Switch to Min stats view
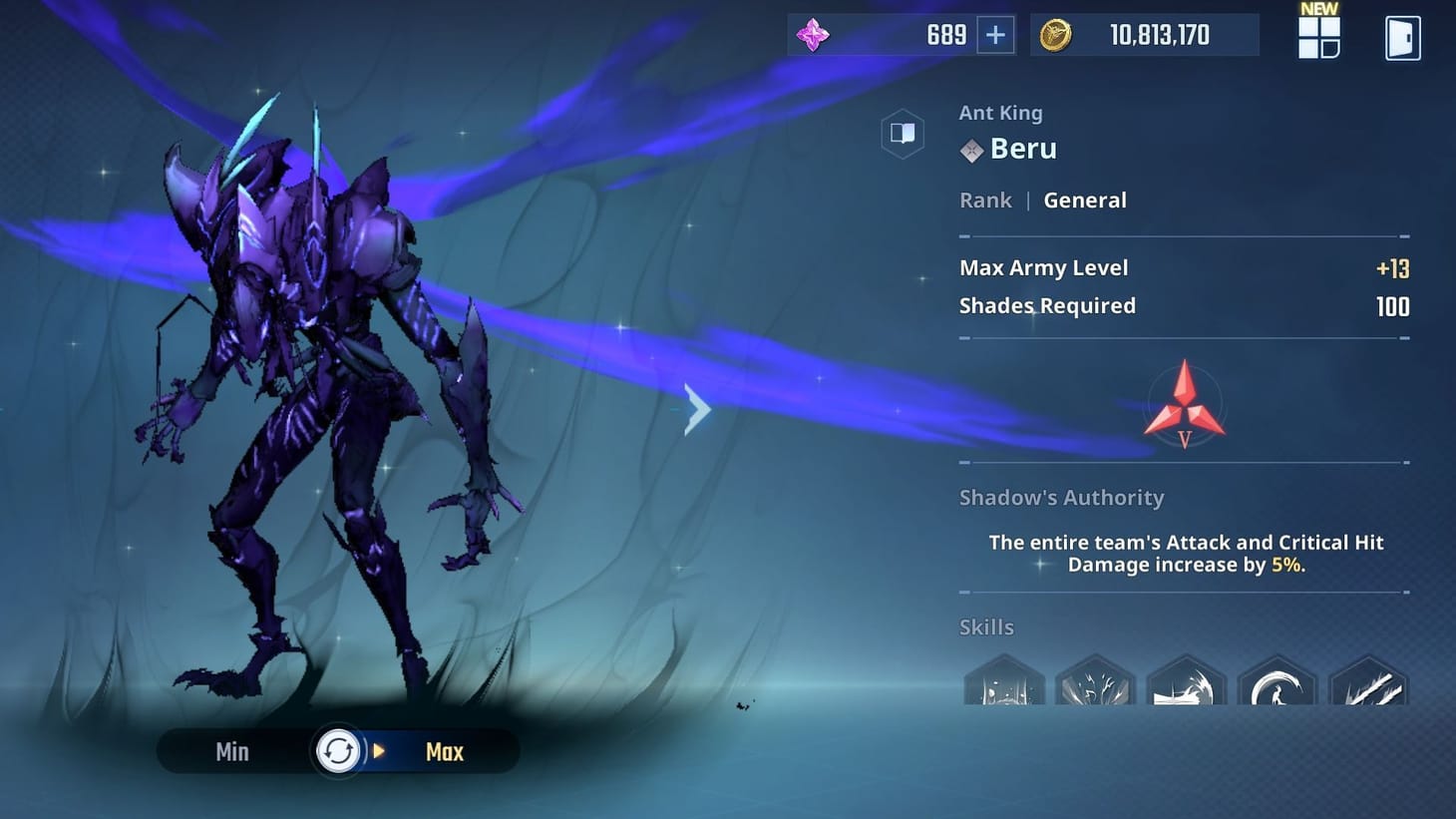1456x819 pixels. pos(232,751)
